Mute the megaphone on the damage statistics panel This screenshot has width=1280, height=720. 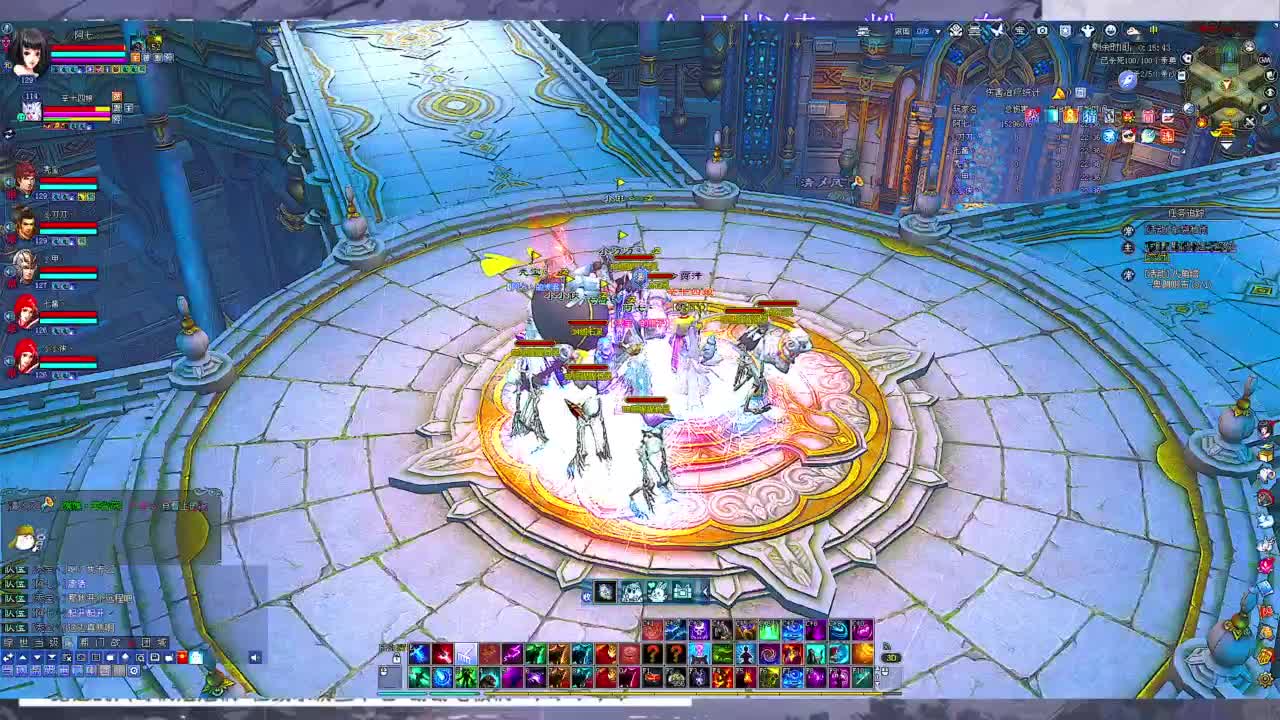click(x=1059, y=93)
